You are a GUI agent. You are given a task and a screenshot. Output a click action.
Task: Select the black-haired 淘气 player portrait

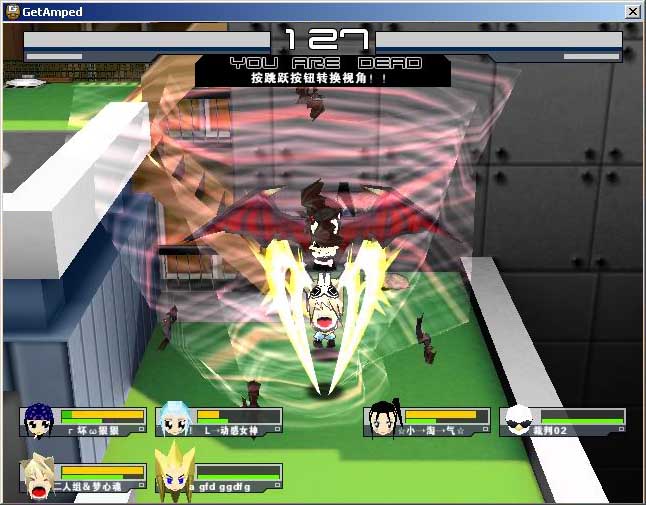click(x=385, y=421)
